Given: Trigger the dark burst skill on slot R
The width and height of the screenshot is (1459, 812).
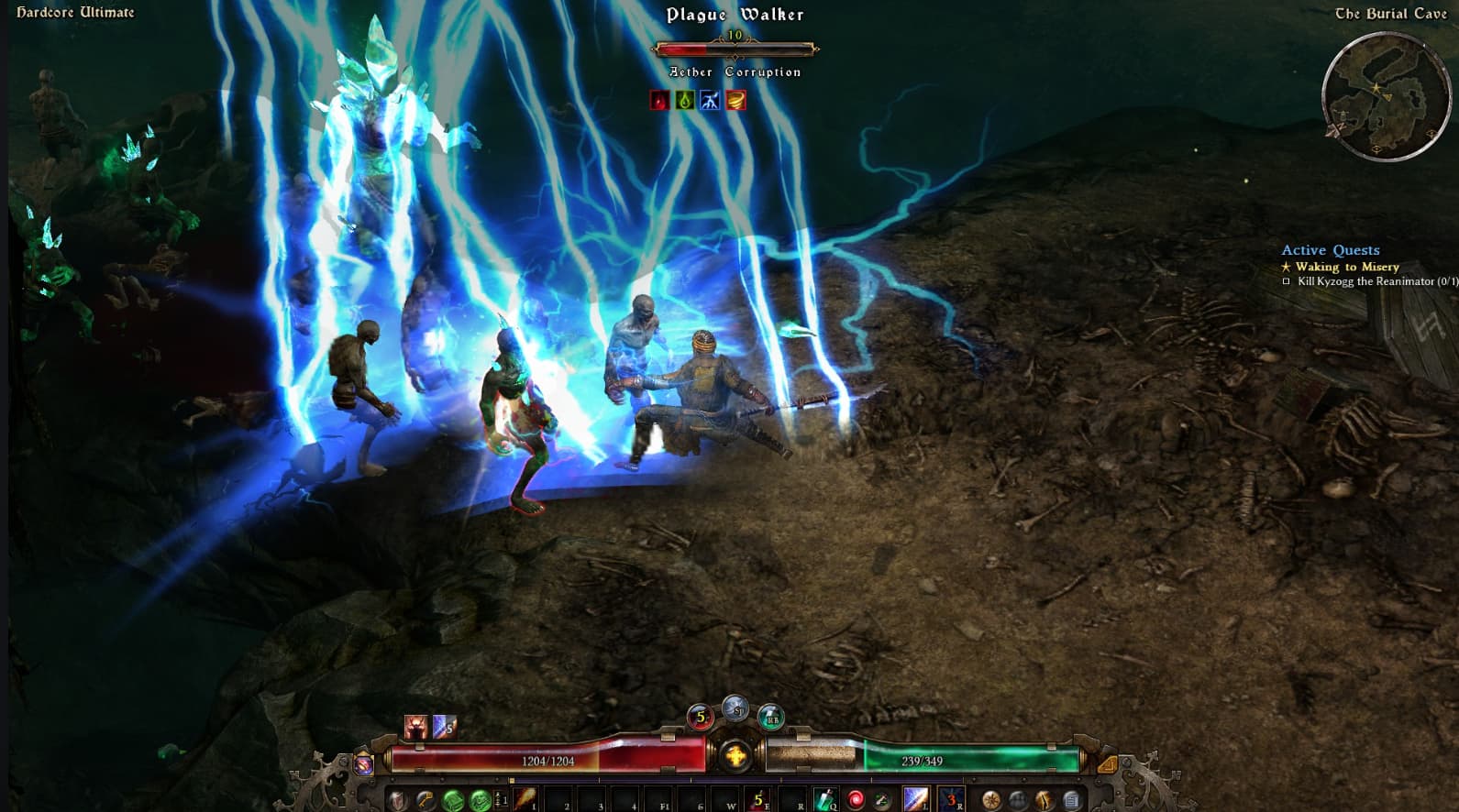Looking at the screenshot, I should [x=949, y=799].
